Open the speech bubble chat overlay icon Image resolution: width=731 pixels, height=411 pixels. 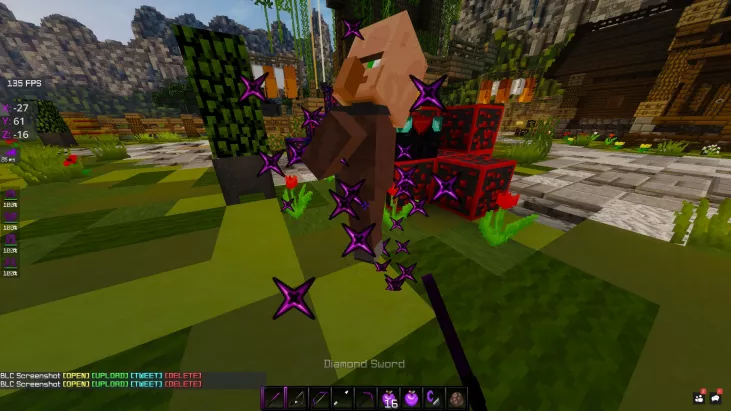click(x=716, y=397)
